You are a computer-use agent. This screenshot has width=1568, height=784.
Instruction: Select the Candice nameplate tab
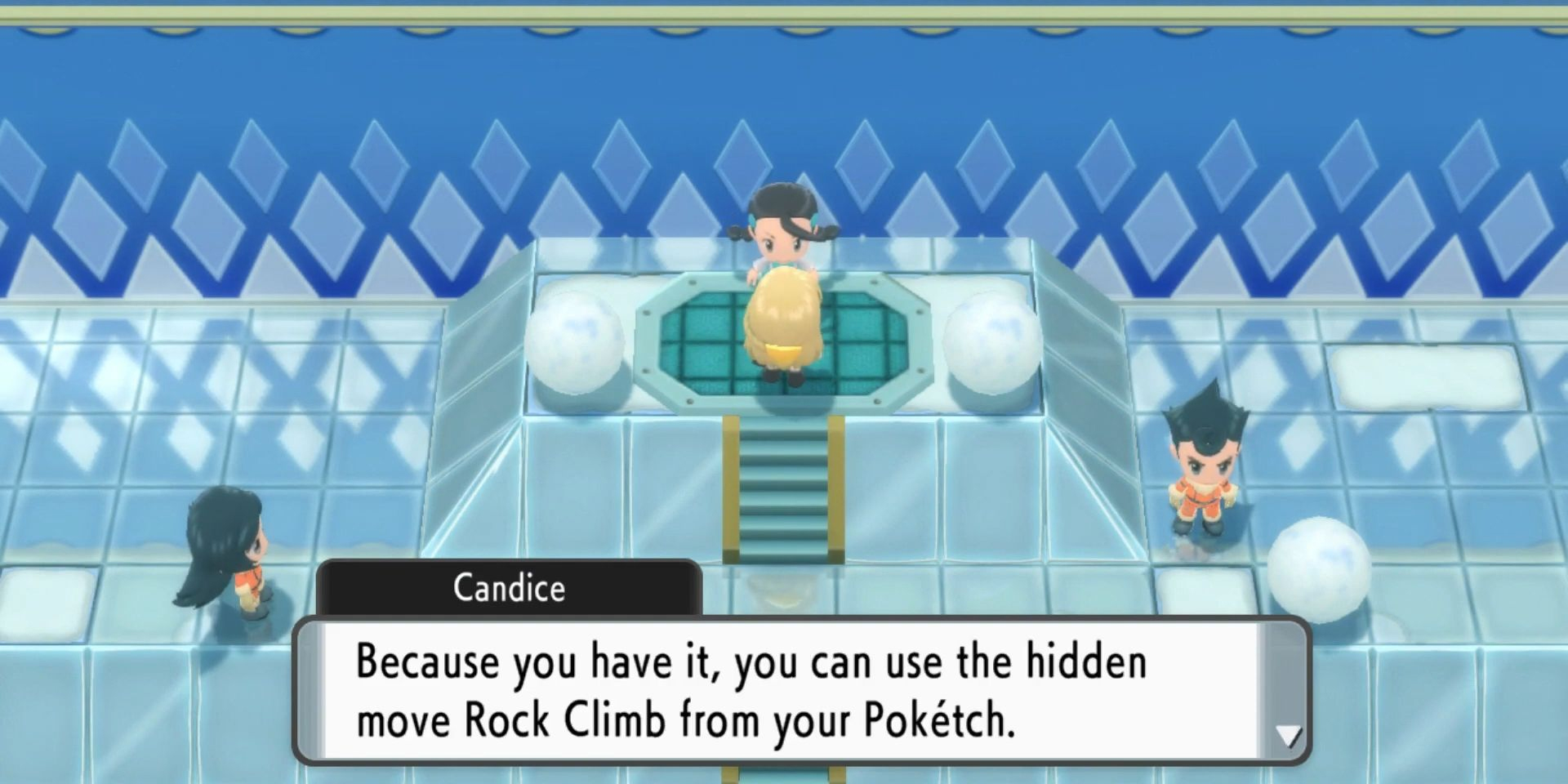pyautogui.click(x=510, y=588)
